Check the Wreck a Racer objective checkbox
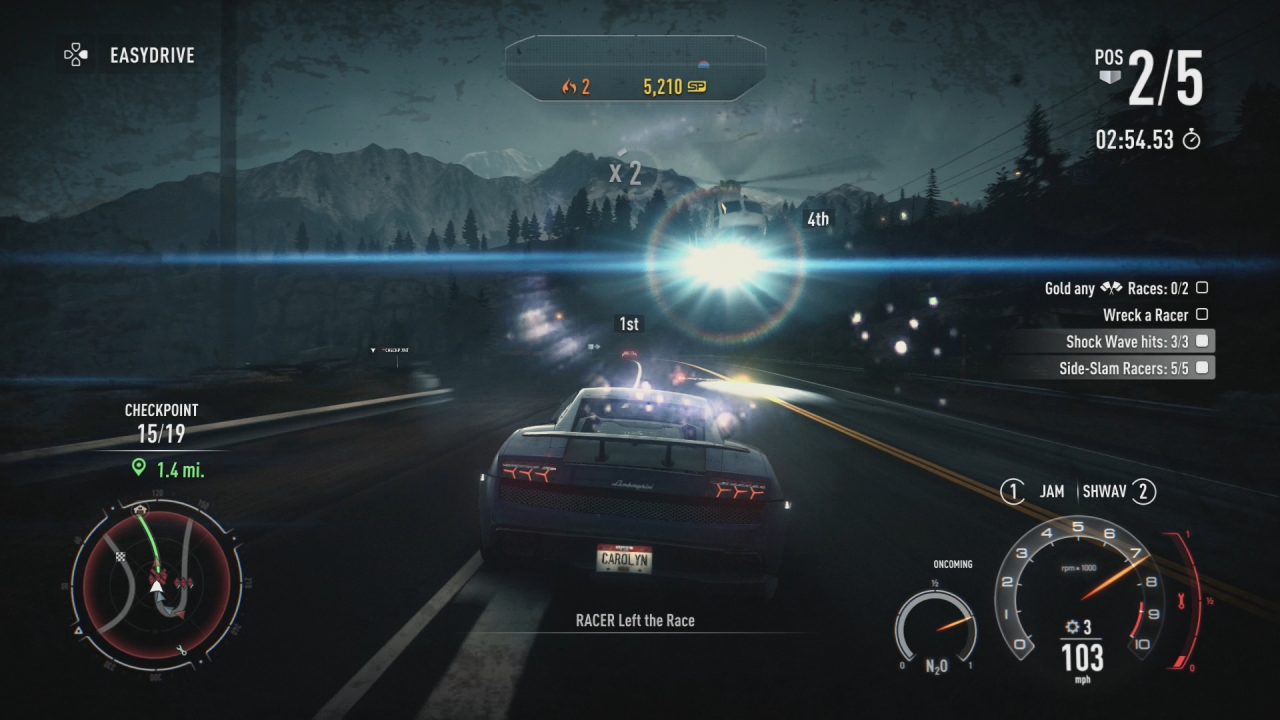This screenshot has height=720, width=1280. click(1204, 314)
